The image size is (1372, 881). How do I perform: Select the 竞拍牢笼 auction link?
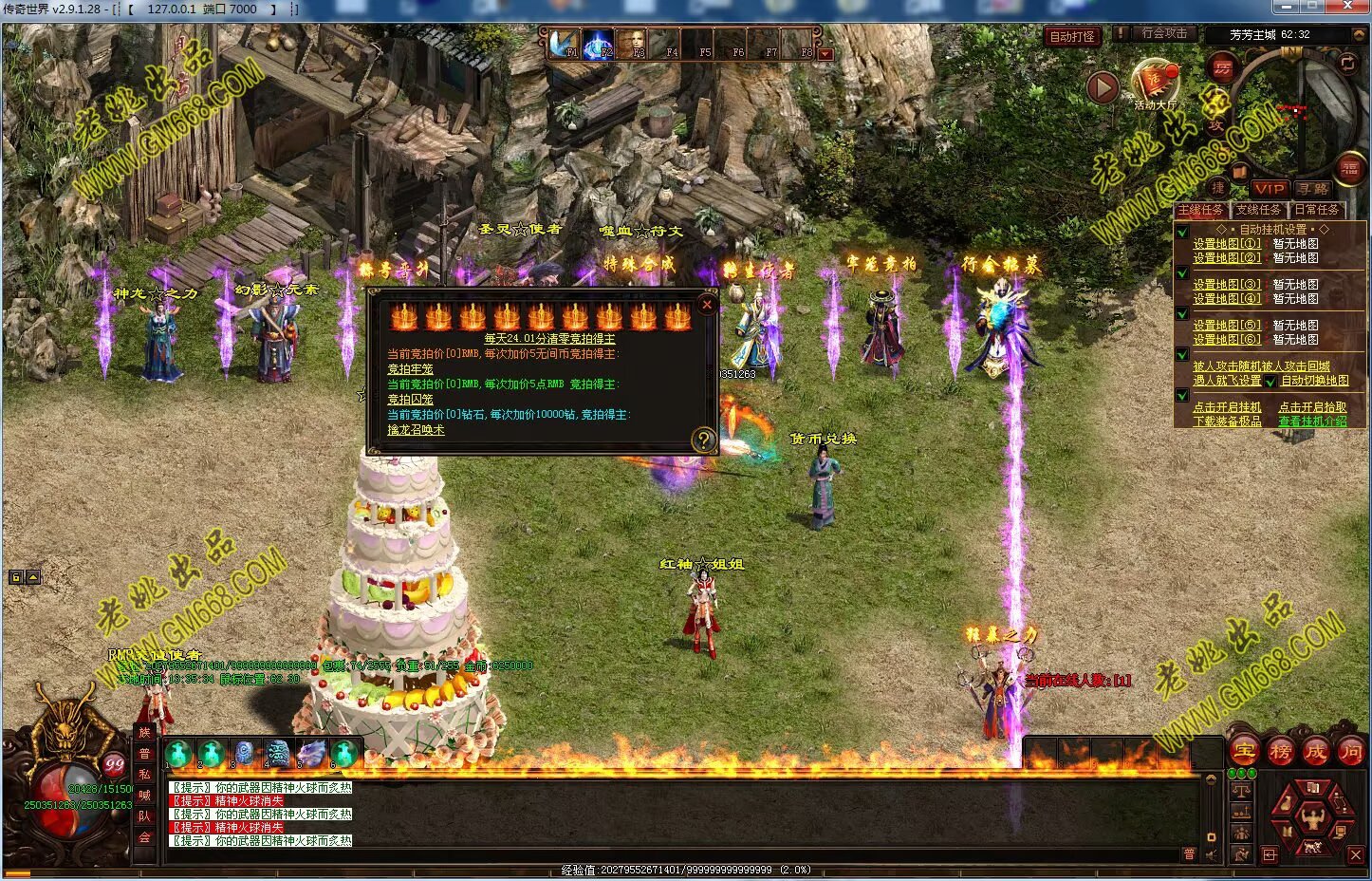pyautogui.click(x=410, y=369)
